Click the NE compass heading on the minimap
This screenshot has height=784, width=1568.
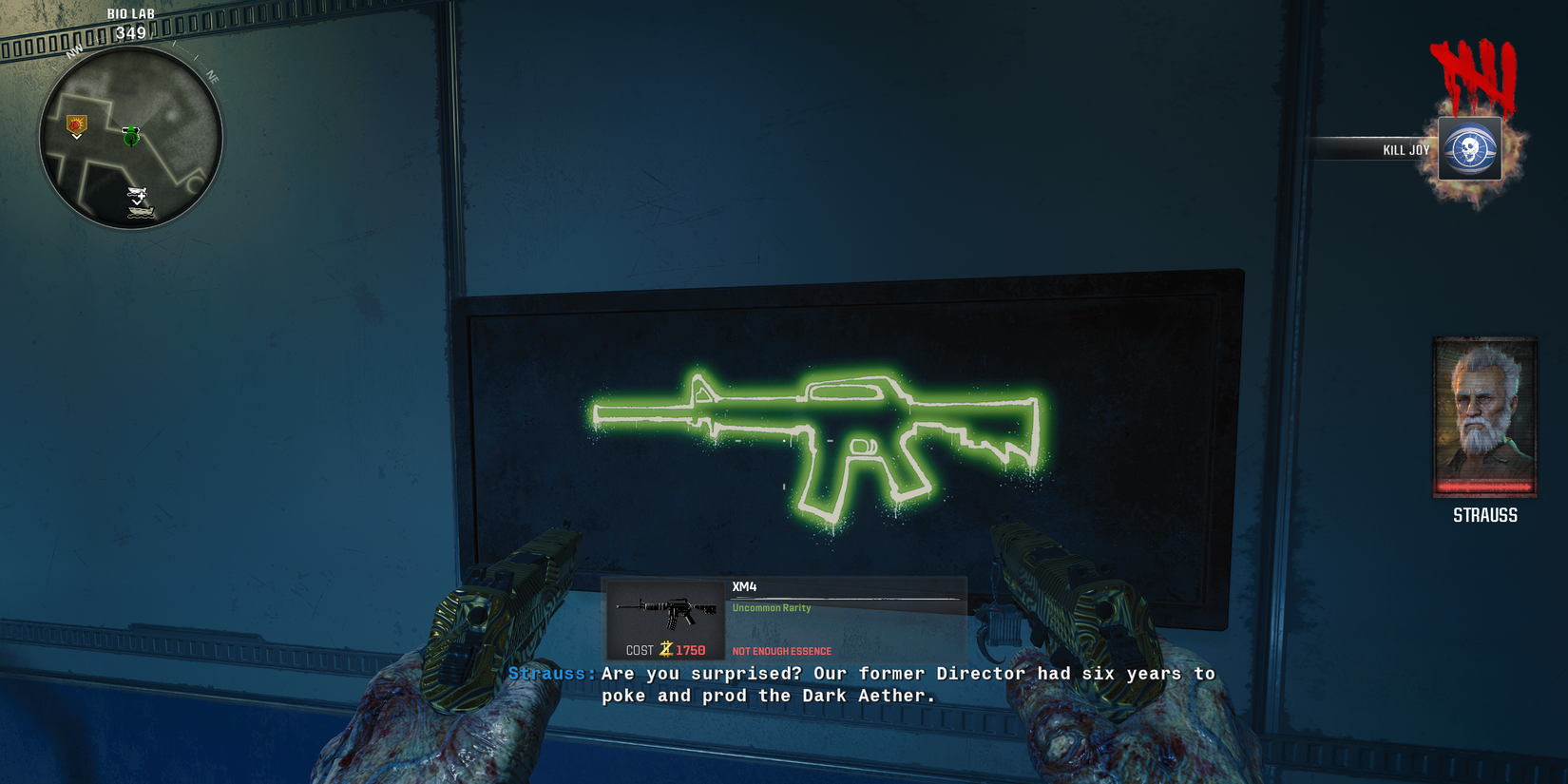point(212,77)
